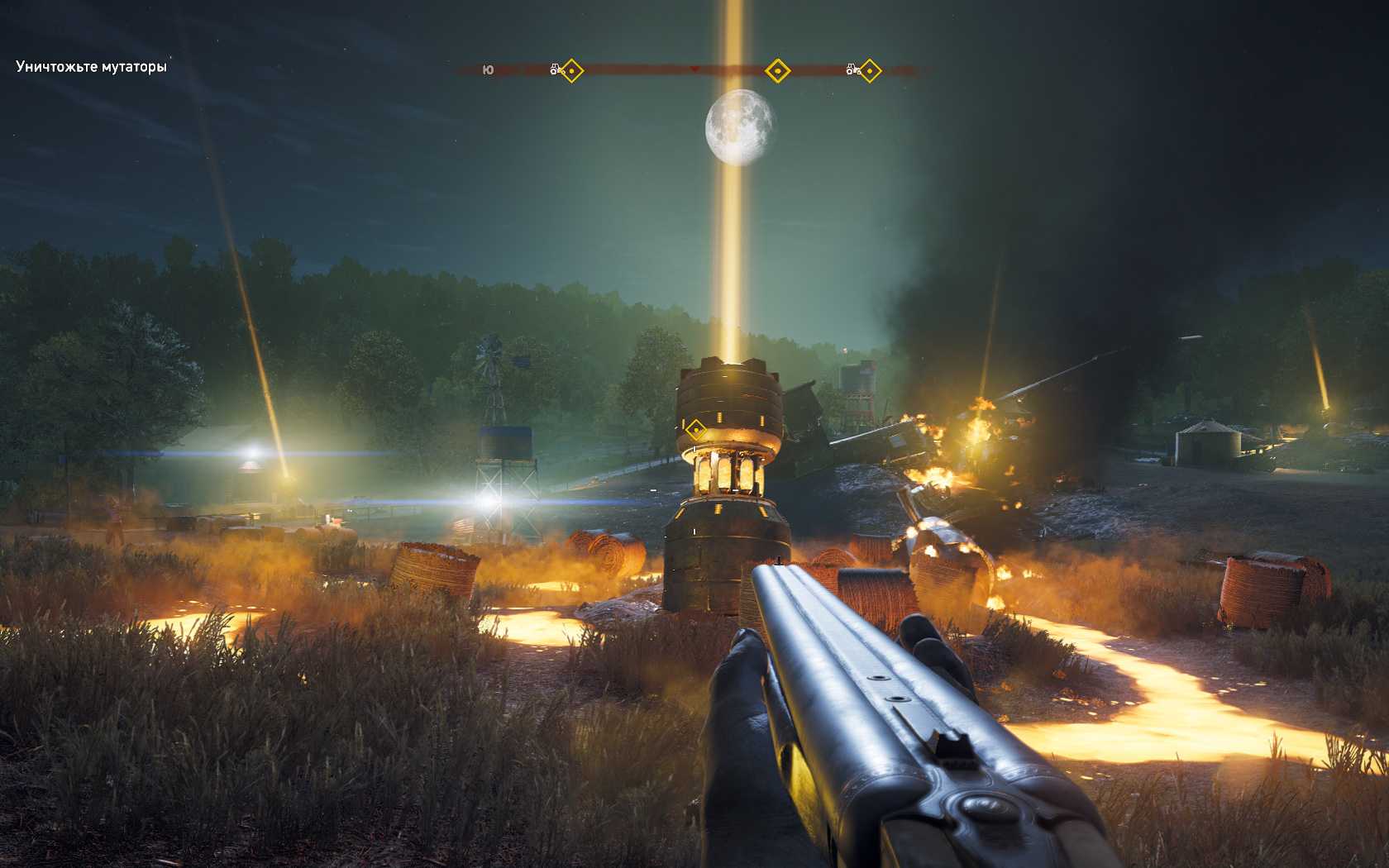
Task: Click the 'Ю' south indicator on the compass
Action: coord(488,71)
